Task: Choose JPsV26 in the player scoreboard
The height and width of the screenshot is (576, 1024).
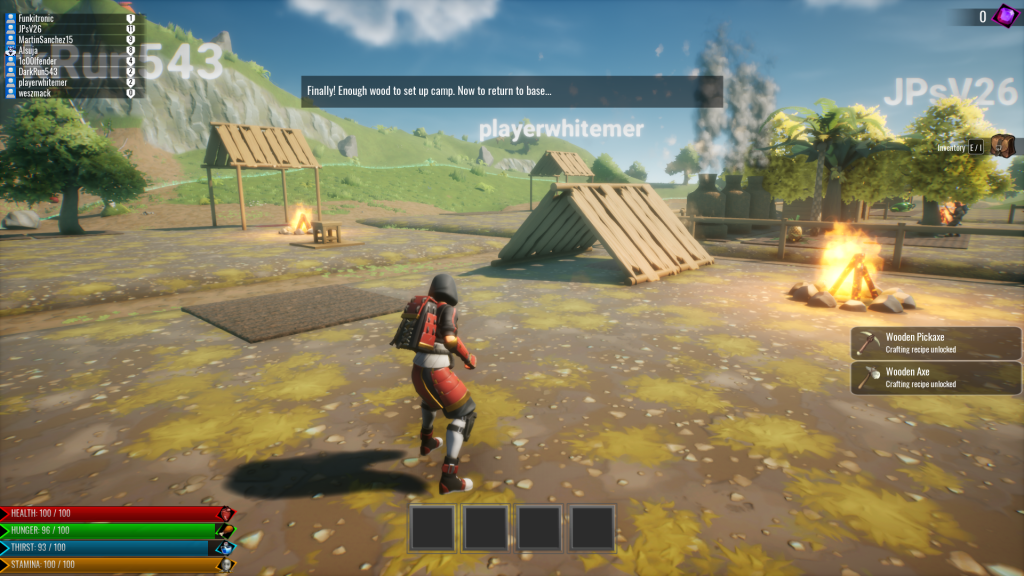Action: [70, 29]
